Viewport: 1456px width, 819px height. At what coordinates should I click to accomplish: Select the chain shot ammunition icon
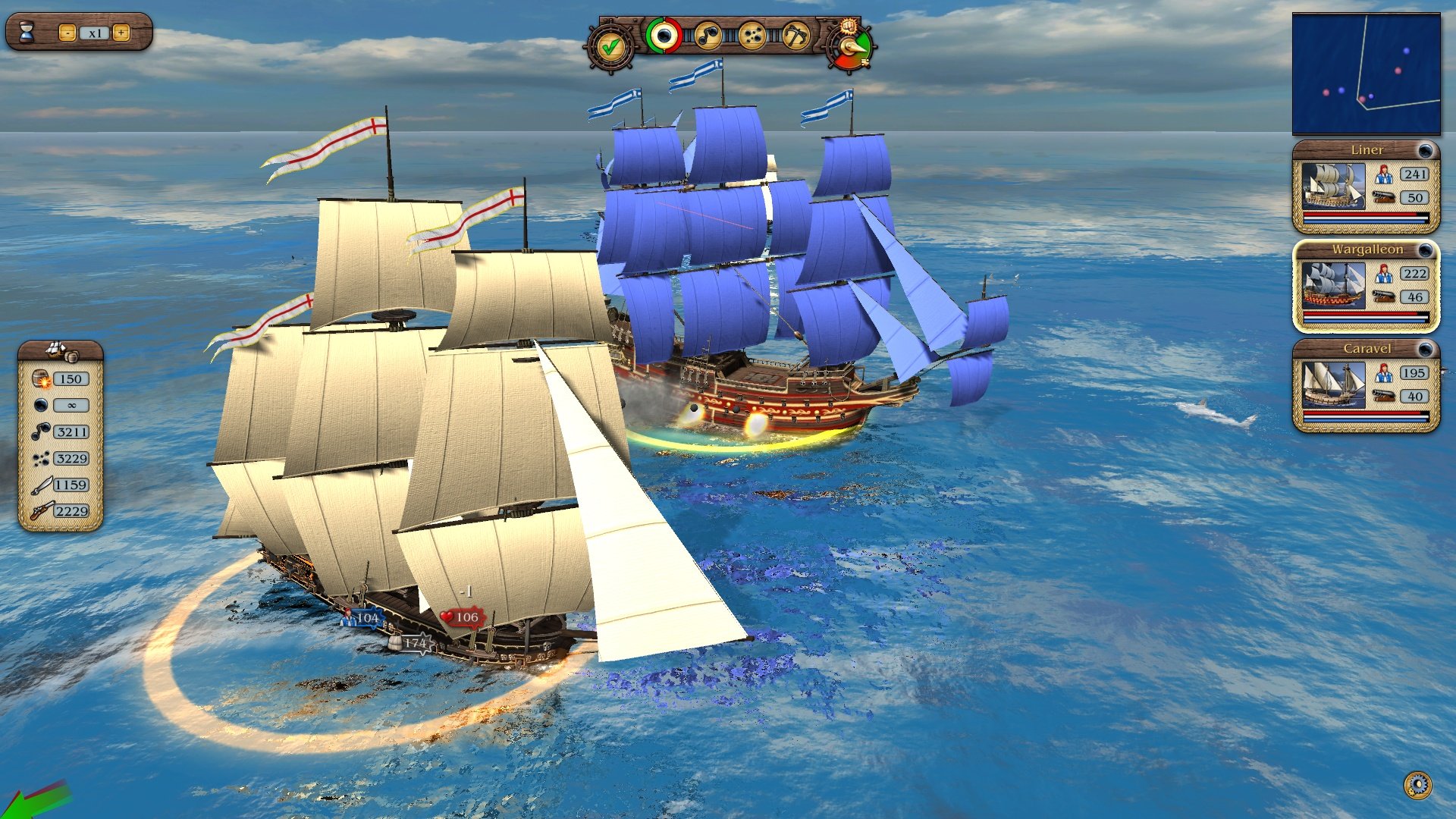[709, 36]
